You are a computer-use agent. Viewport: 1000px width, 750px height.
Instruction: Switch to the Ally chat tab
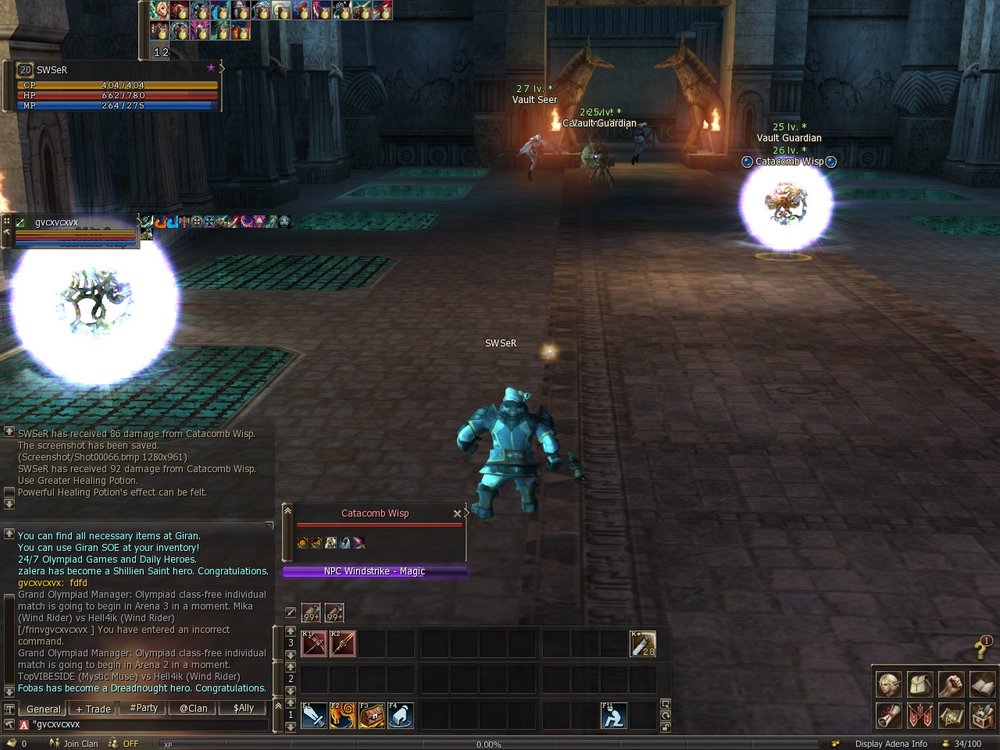(x=243, y=709)
